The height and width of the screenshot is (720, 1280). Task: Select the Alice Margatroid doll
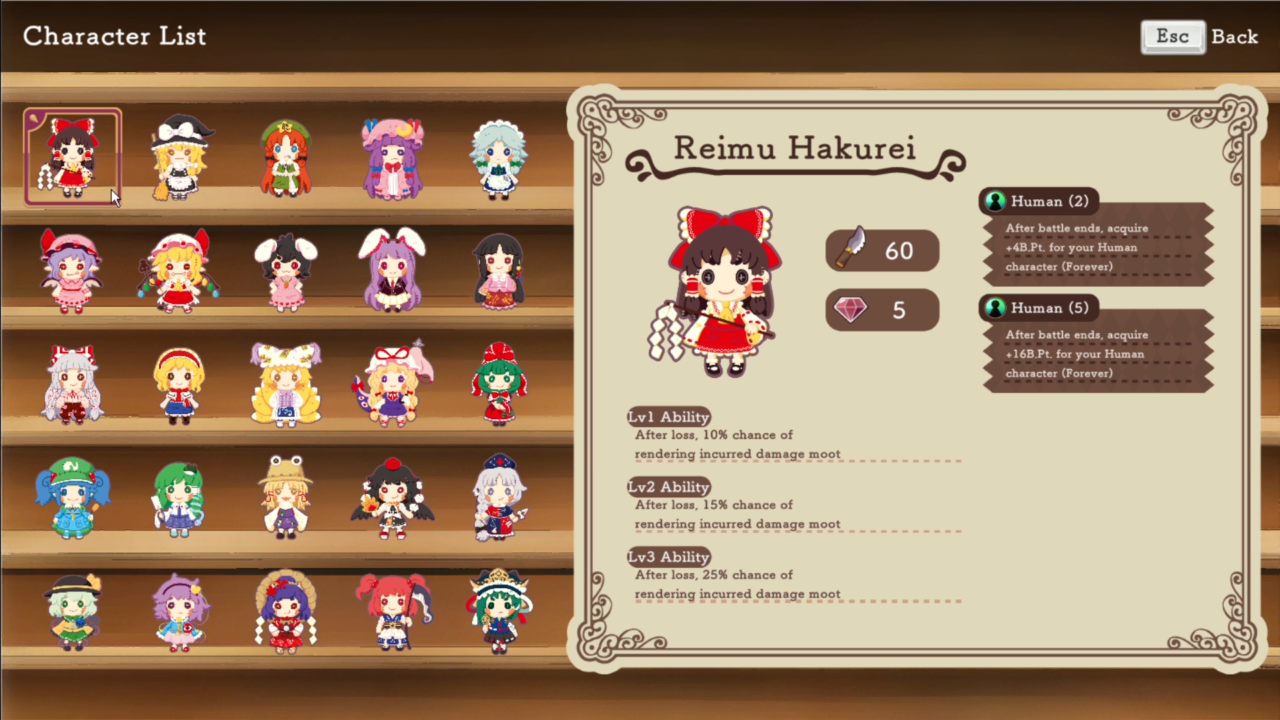pyautogui.click(x=177, y=385)
